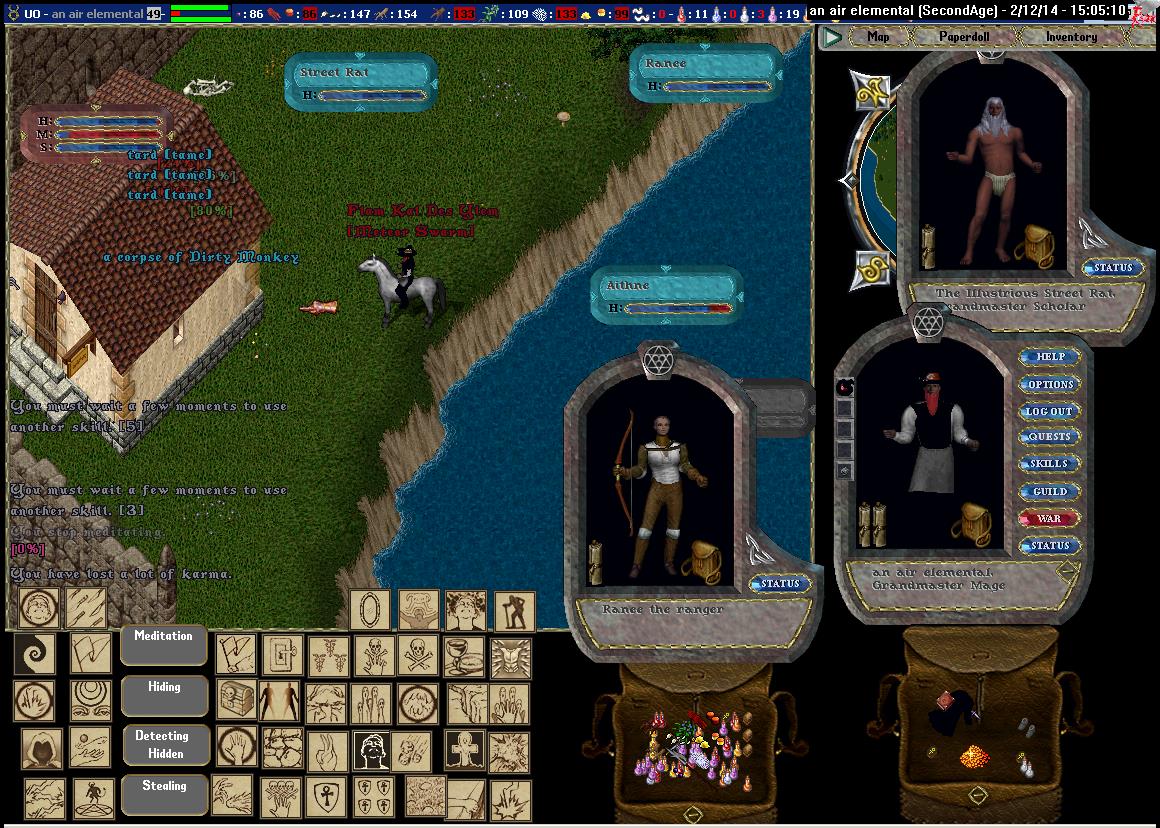Viewport: 1160px width, 828px height.
Task: Open the Quests log
Action: click(x=1050, y=437)
